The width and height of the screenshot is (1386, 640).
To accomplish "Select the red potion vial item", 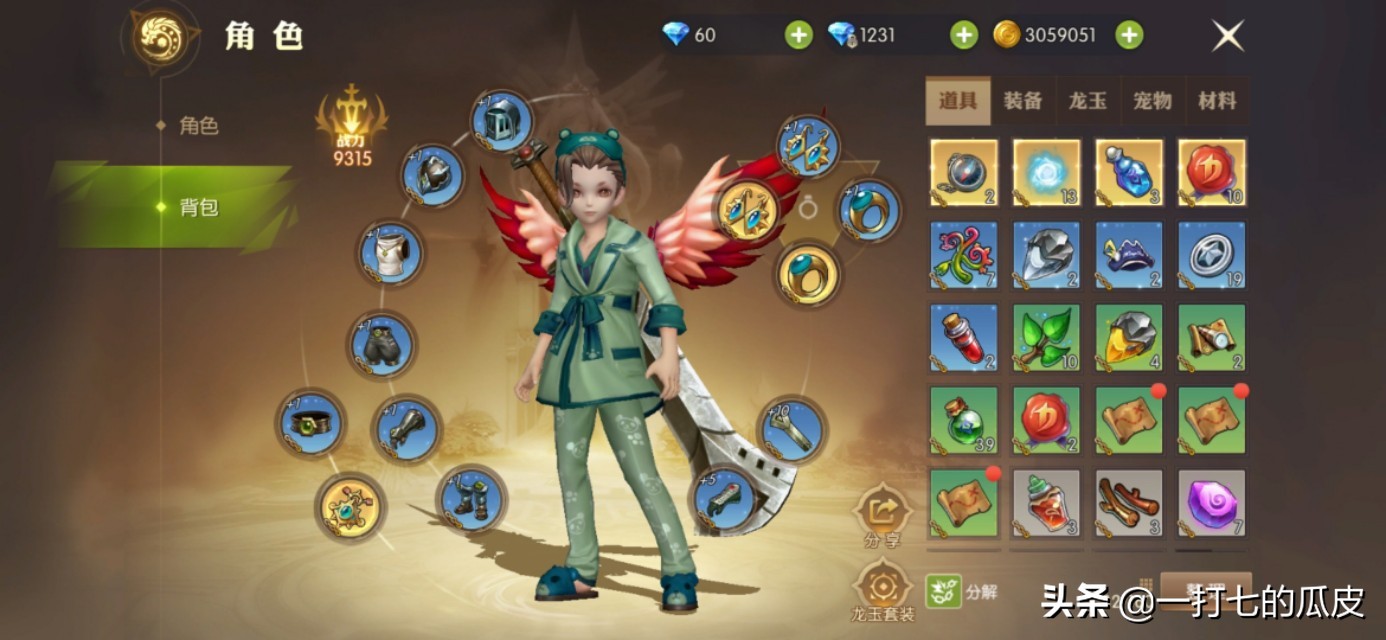I will click(963, 337).
